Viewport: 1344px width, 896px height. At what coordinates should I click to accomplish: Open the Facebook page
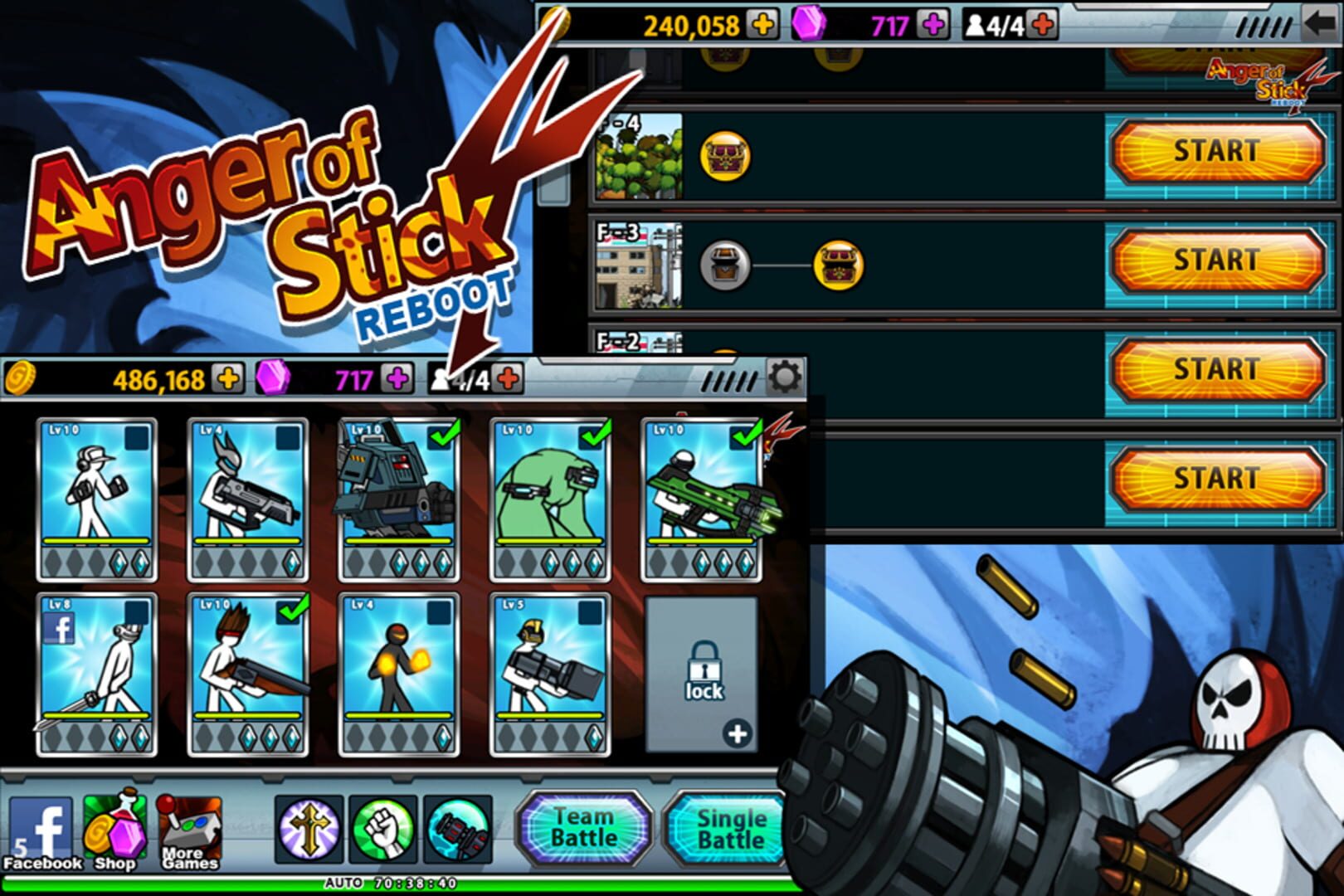tap(40, 830)
